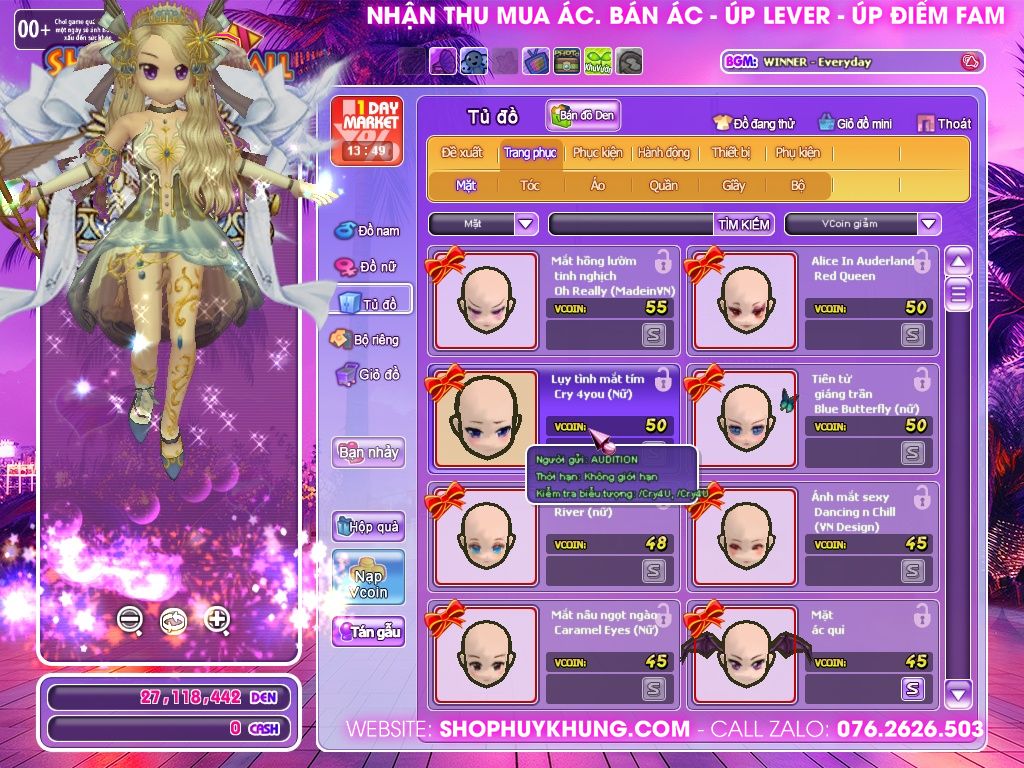Switch to the Hành động tab

pyautogui.click(x=663, y=153)
